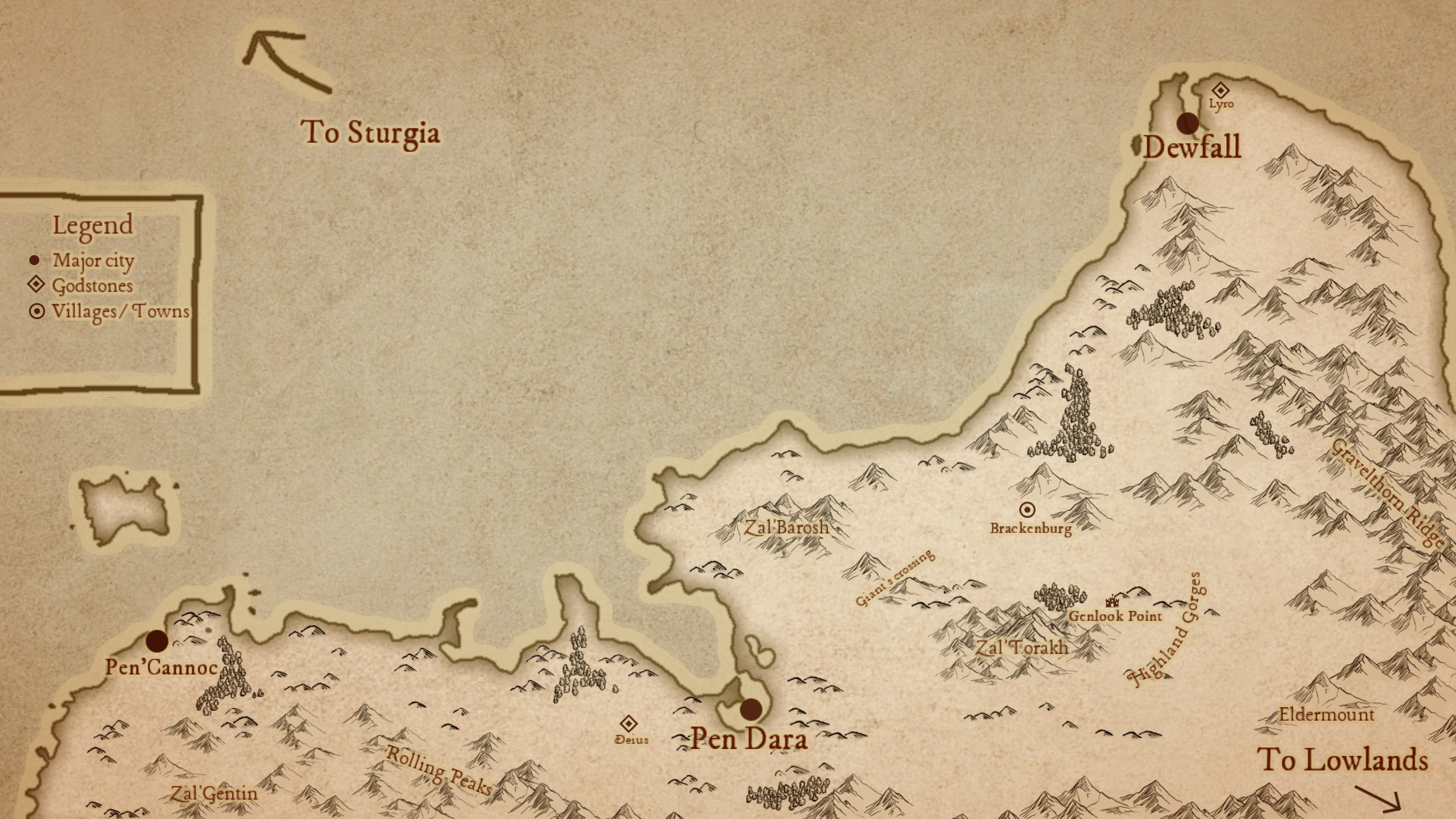Pick the Brackenburg village marker
The height and width of the screenshot is (819, 1456).
(x=1027, y=509)
